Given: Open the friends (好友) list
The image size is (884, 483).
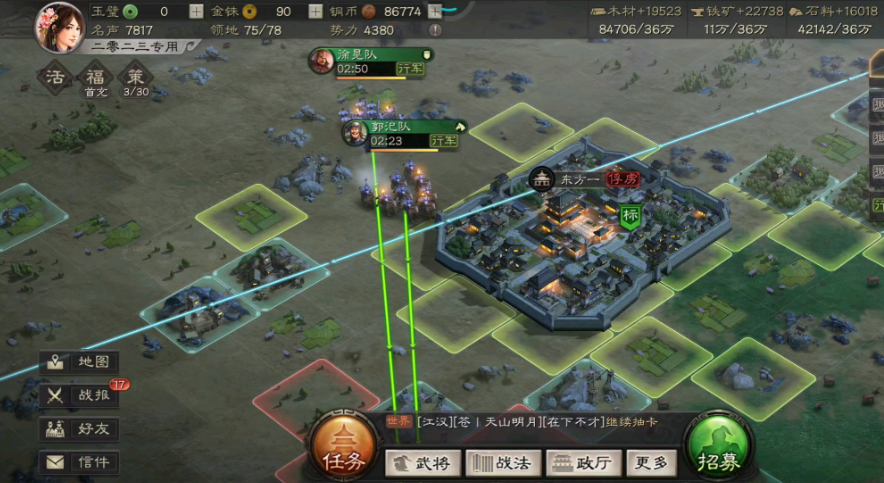Looking at the screenshot, I should (x=81, y=429).
